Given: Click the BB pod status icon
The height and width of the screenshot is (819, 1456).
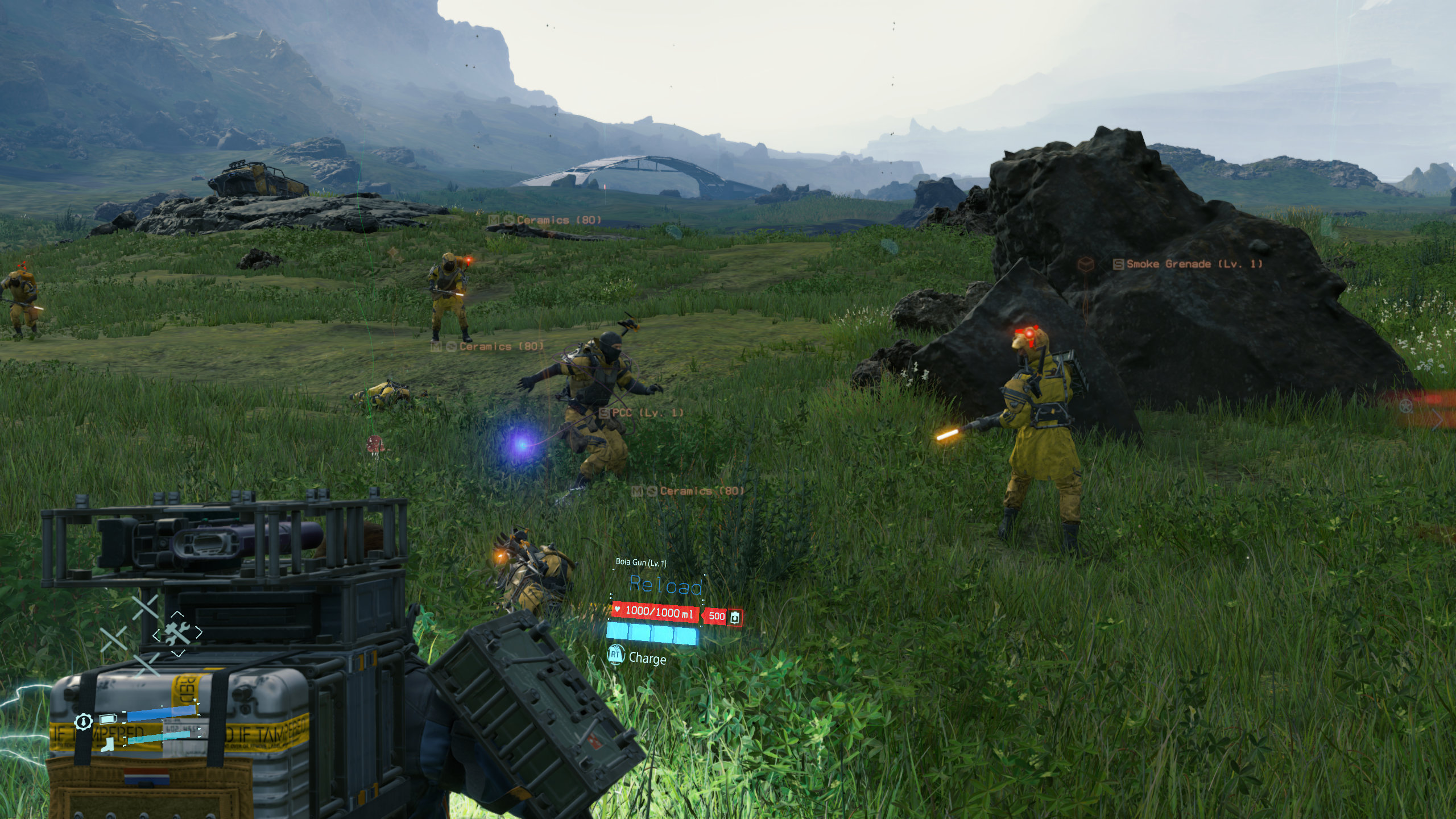Looking at the screenshot, I should click(x=83, y=722).
